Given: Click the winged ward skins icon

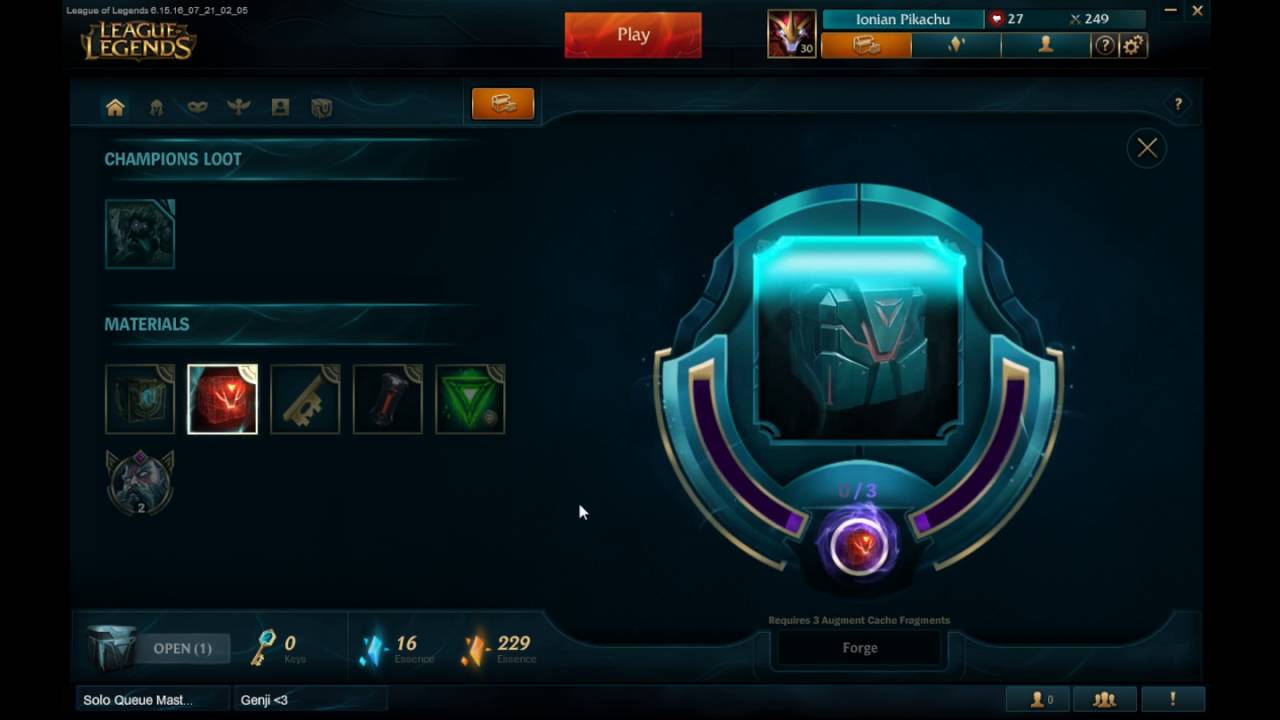Looking at the screenshot, I should pos(239,105).
